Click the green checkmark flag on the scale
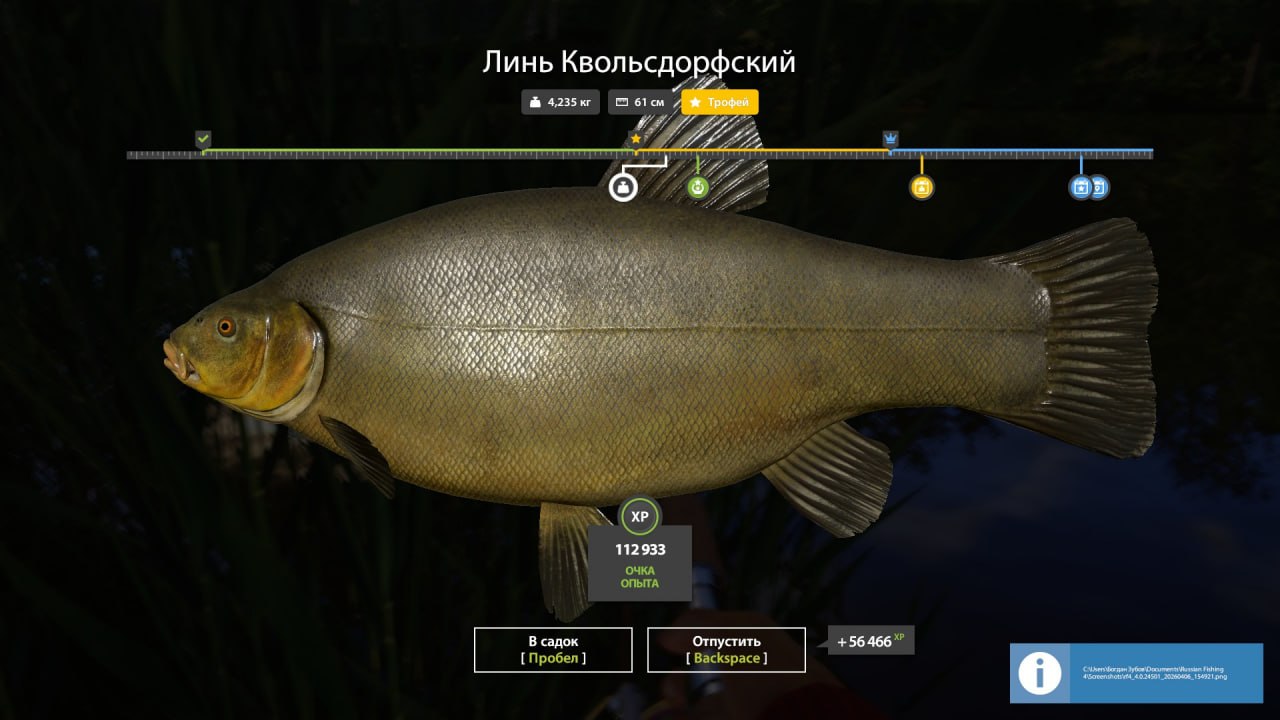This screenshot has height=720, width=1280. [x=203, y=138]
